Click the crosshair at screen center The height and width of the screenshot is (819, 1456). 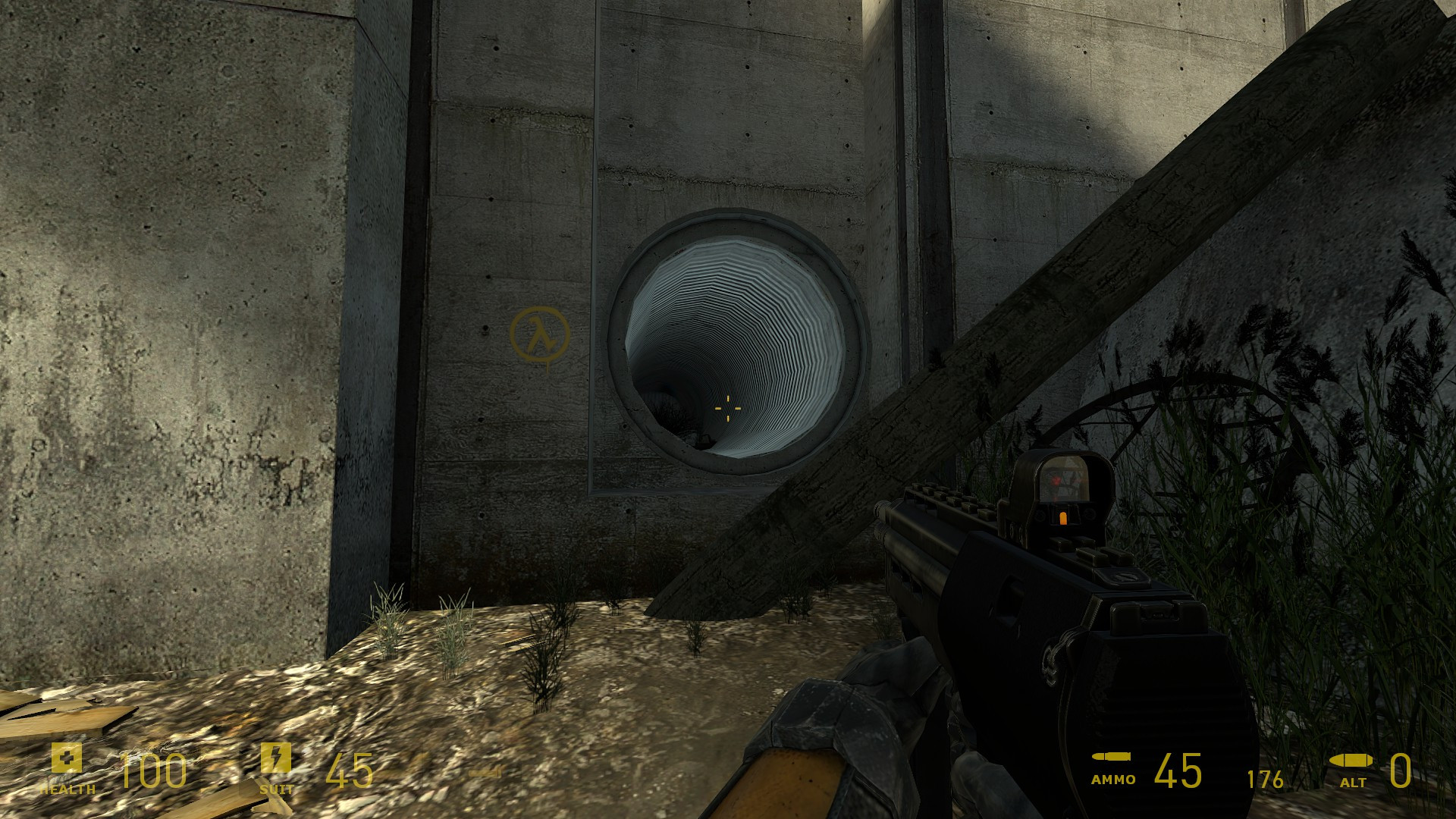(728, 409)
